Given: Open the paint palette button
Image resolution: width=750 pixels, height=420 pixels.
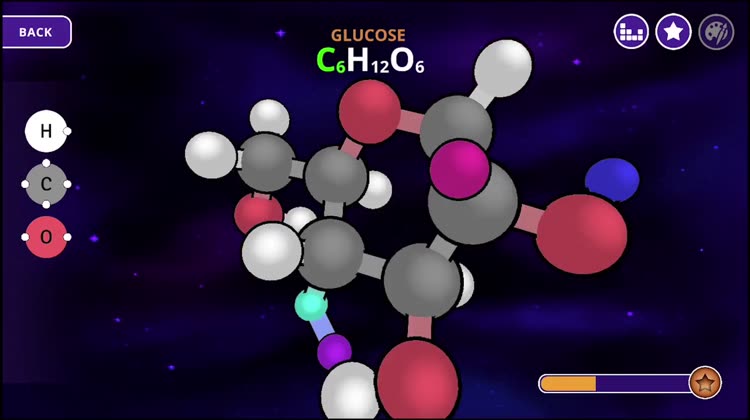Looking at the screenshot, I should pos(716,32).
